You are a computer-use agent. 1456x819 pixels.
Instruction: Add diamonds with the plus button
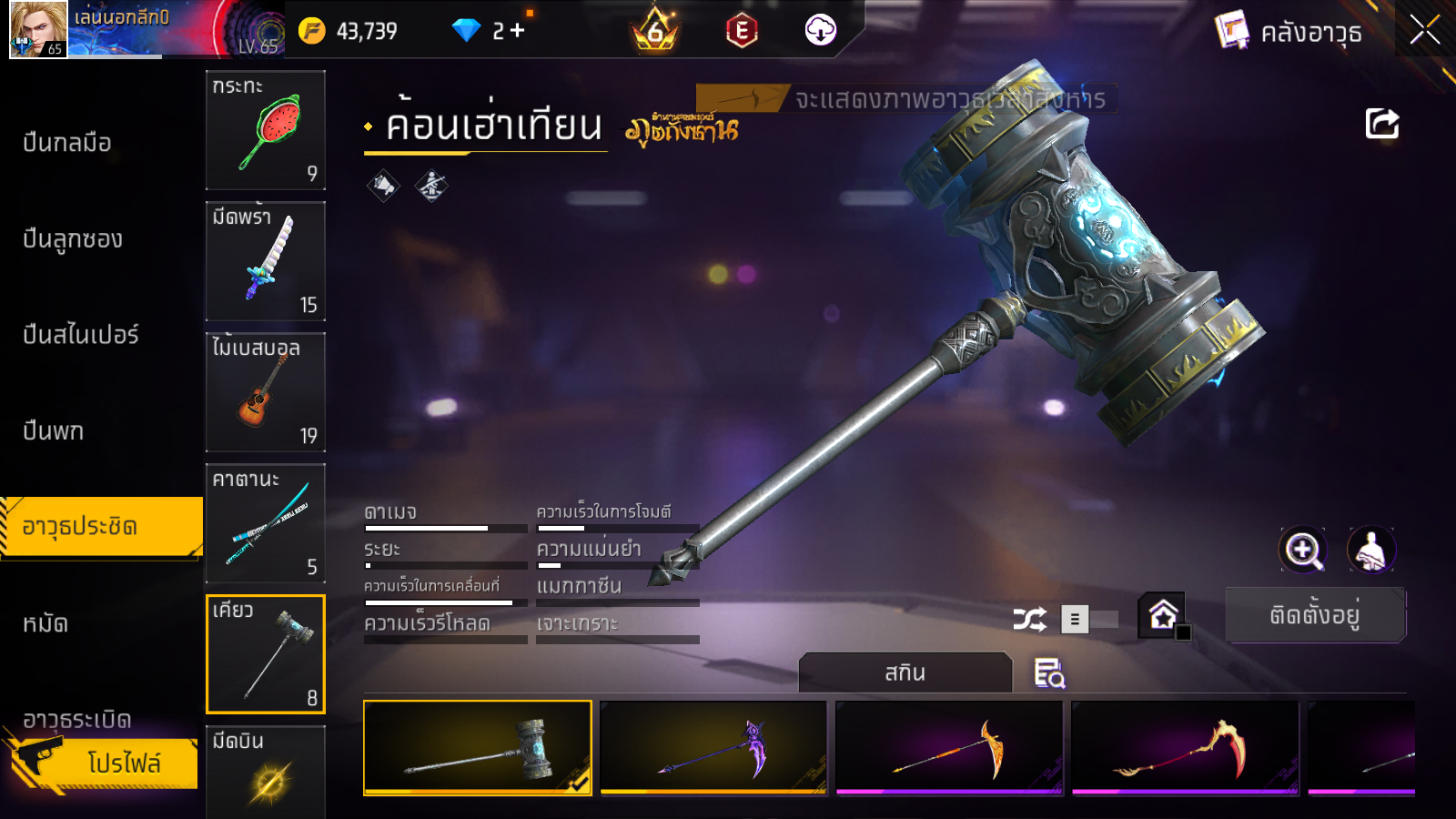pos(518,31)
